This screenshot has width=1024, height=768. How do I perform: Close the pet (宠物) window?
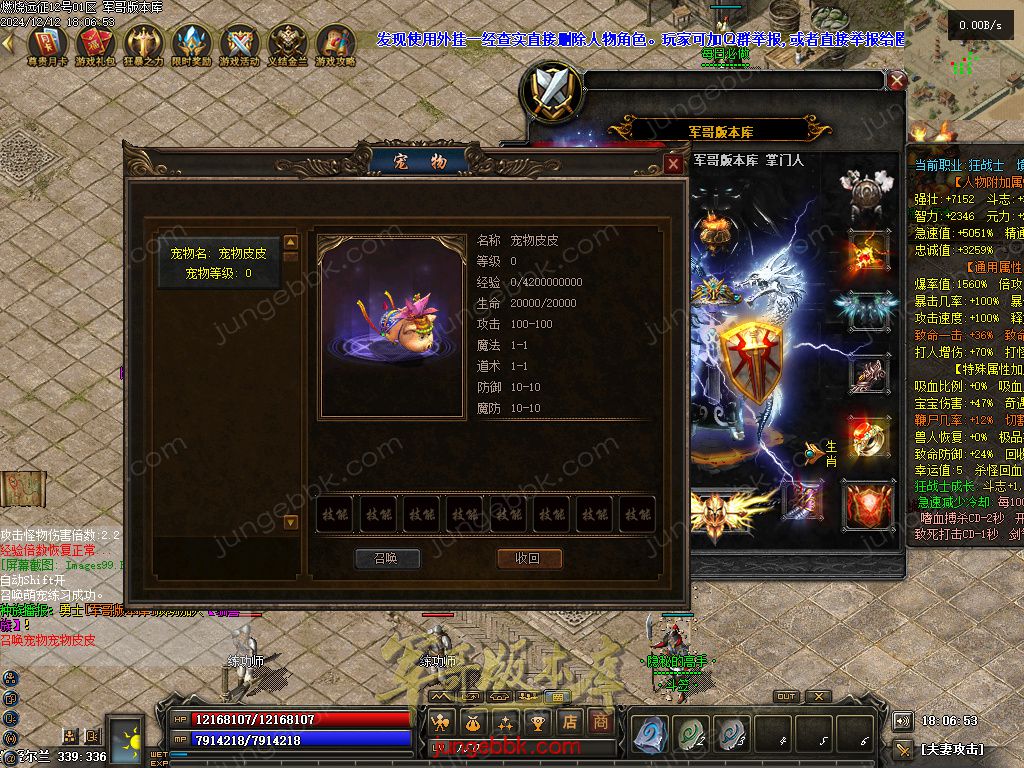click(x=674, y=164)
